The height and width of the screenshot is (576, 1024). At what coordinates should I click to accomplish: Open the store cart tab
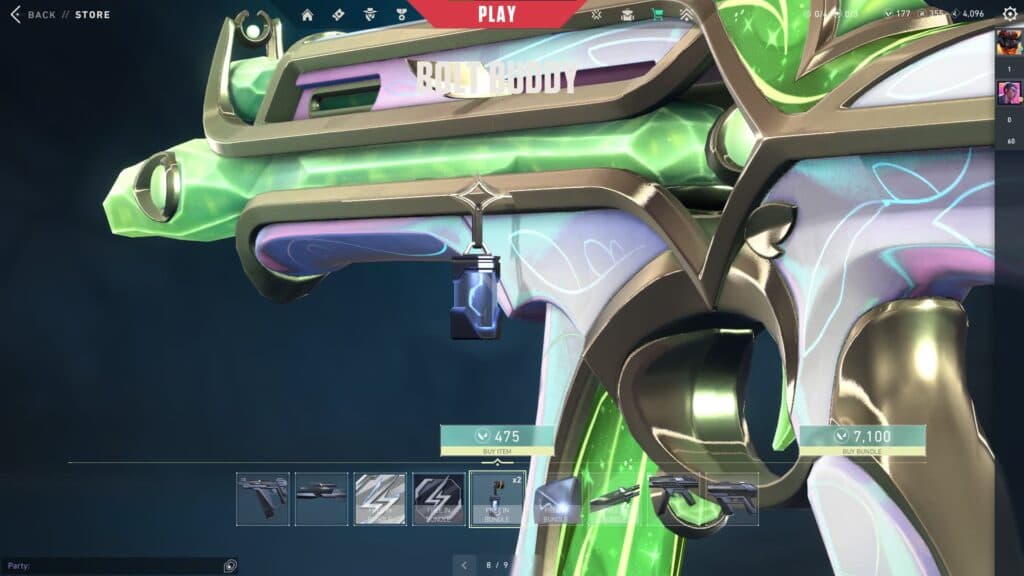coord(657,15)
